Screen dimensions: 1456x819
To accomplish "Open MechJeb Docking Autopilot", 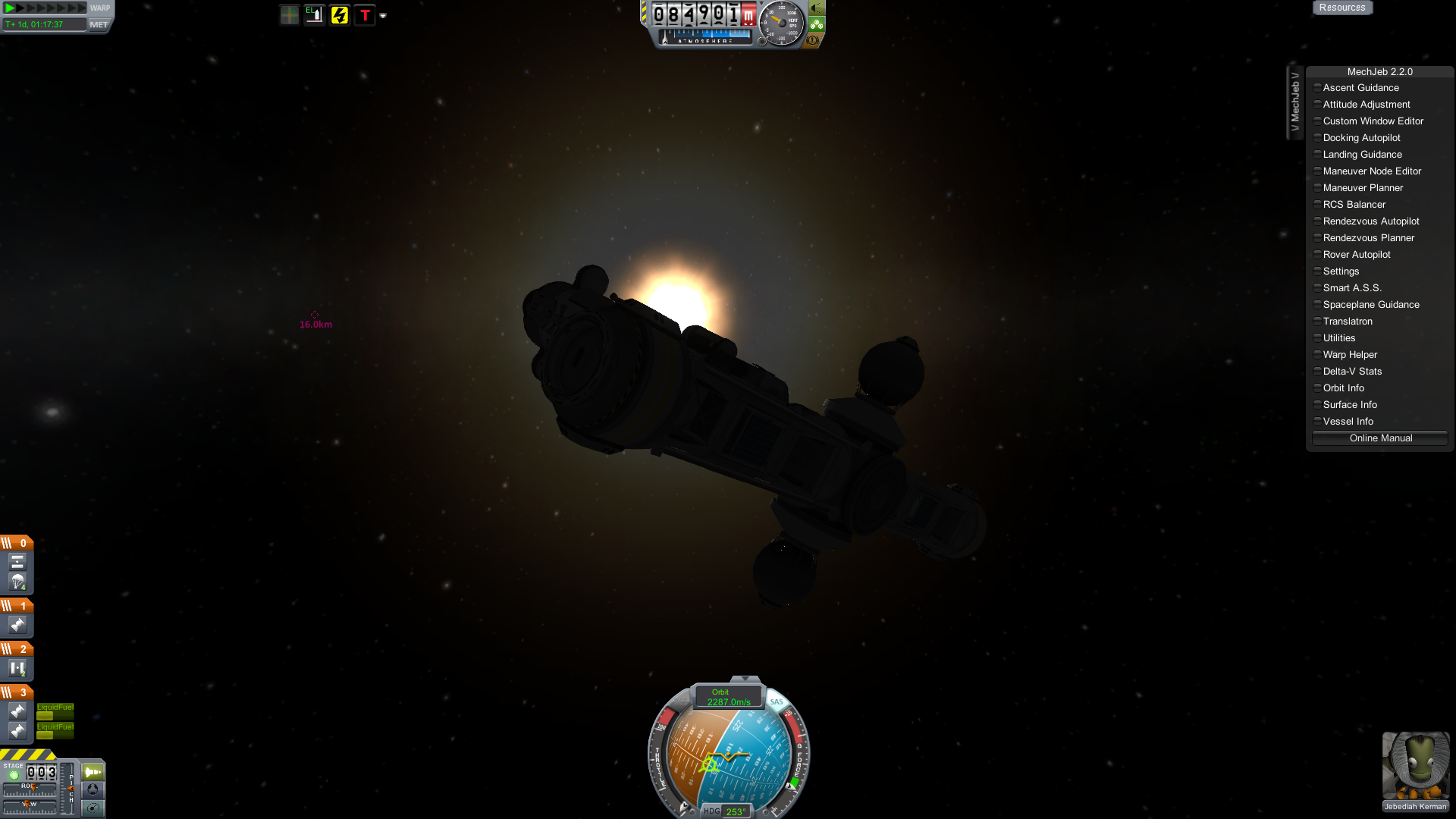I will tap(1361, 138).
